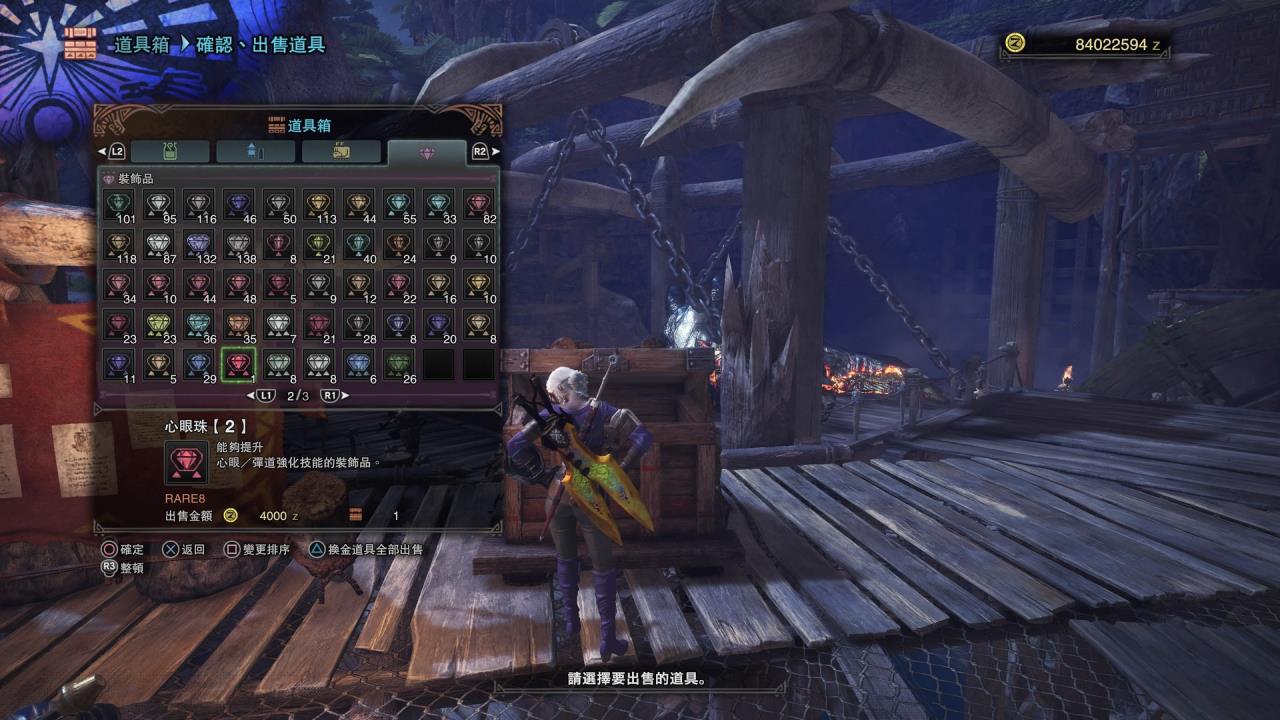Click the large 心眼珠 gem icon in detail panel
The height and width of the screenshot is (720, 1280).
coord(186,463)
